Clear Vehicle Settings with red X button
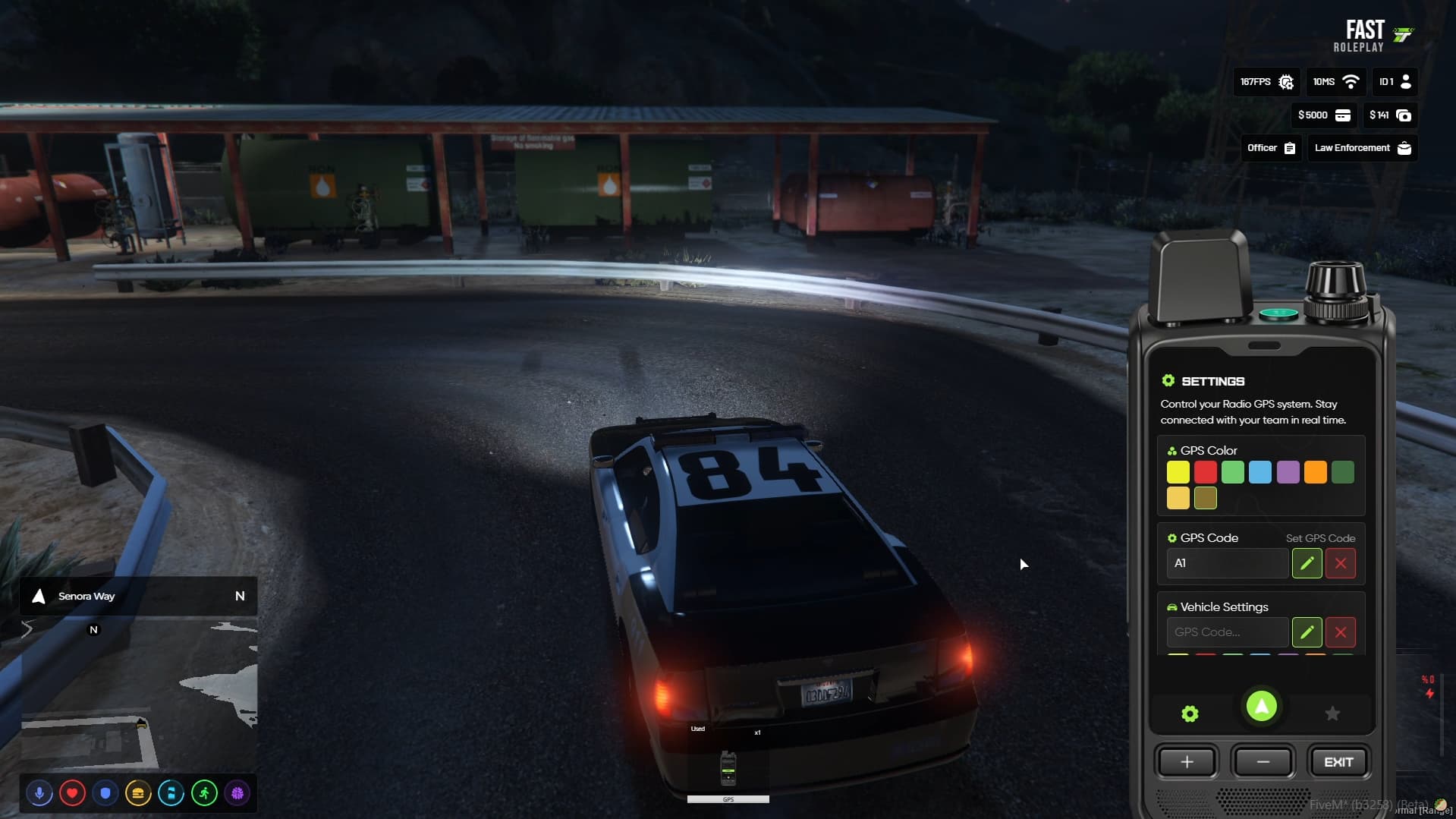Screen dimensions: 1456x819 (1340, 632)
